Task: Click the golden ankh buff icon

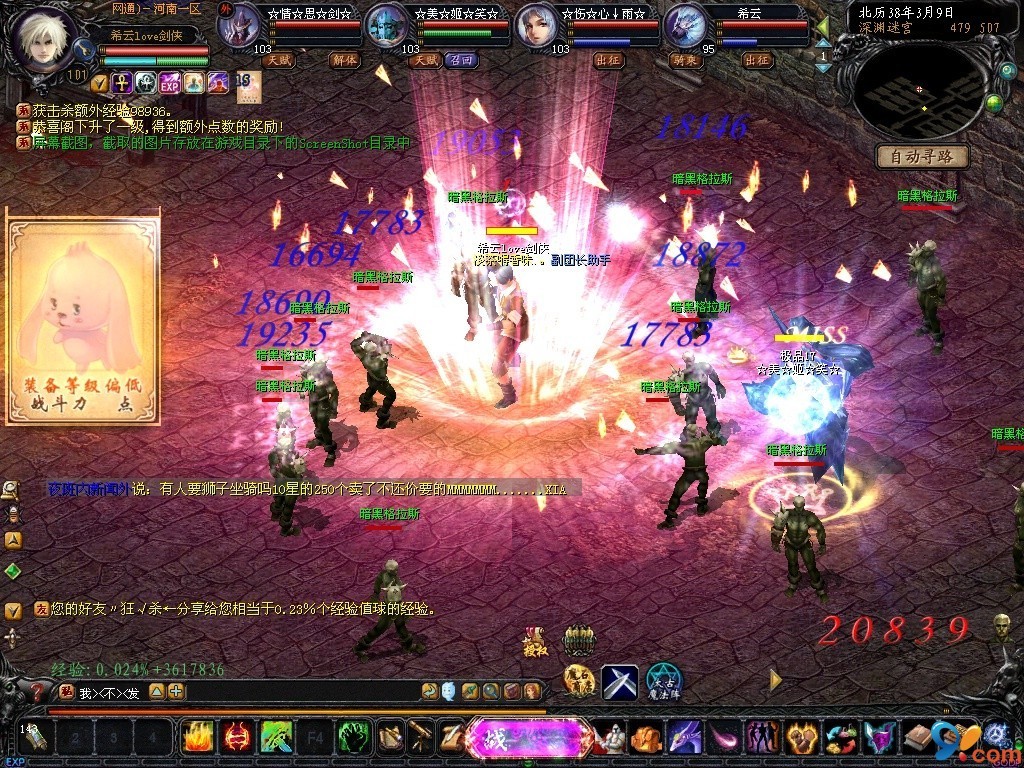Action: [x=122, y=83]
